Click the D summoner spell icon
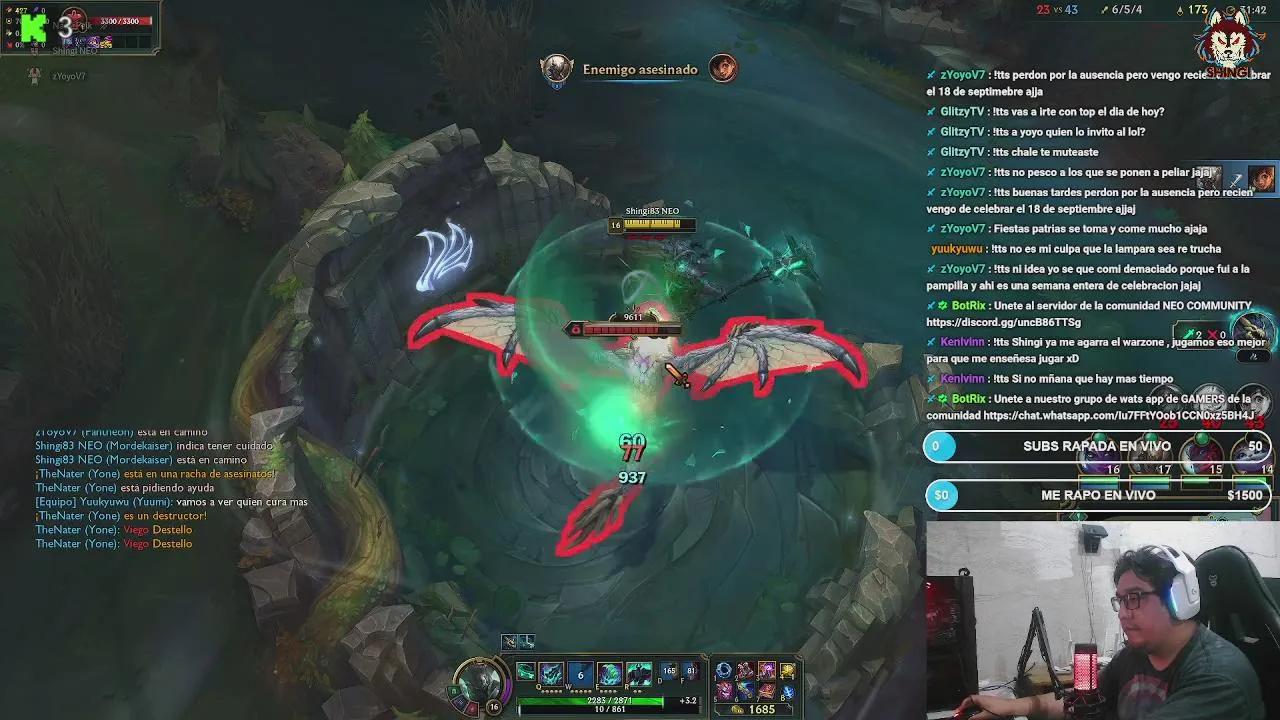The image size is (1280, 720). coord(667,670)
